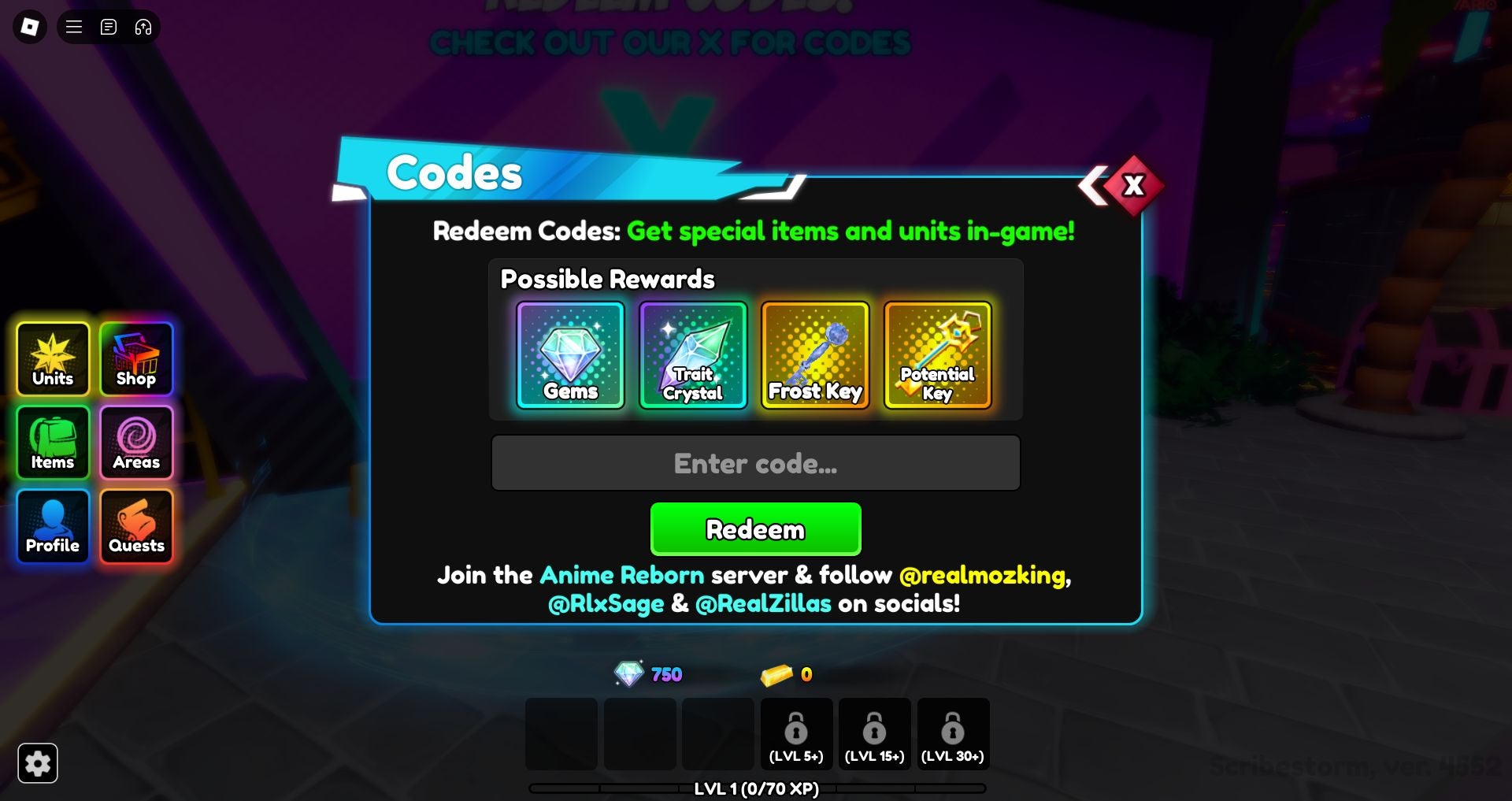Screen dimensions: 1512x801
Task: Close the Codes panel
Action: 1134,184
